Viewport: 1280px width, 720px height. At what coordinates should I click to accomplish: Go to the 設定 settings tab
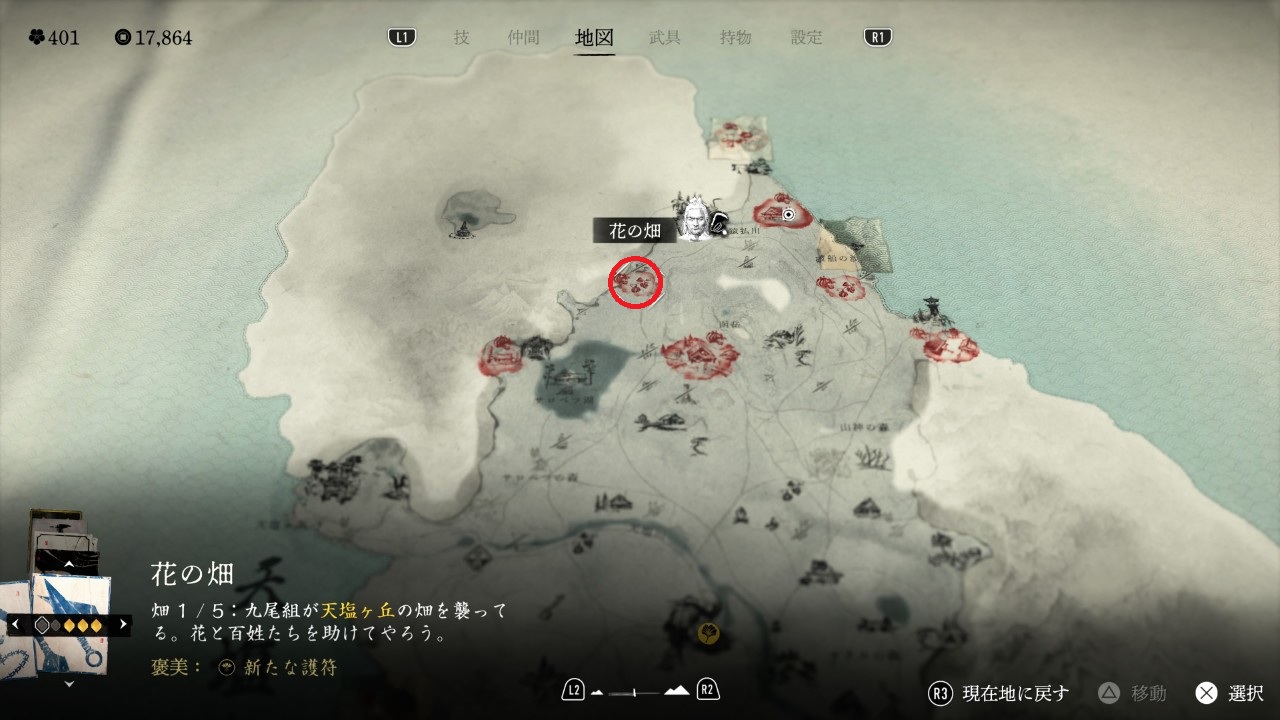coord(807,38)
